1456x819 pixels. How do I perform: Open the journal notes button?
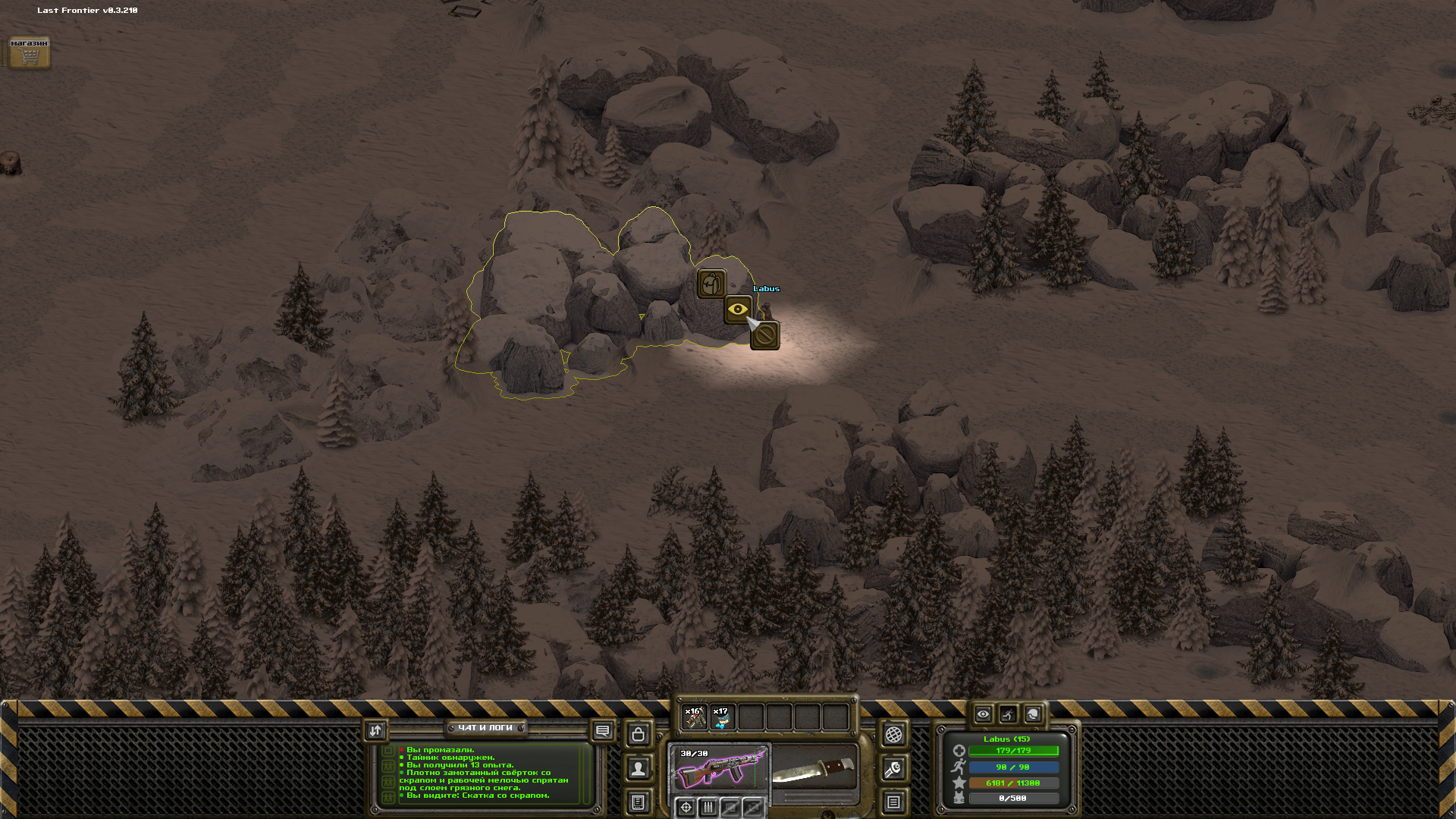click(x=639, y=802)
